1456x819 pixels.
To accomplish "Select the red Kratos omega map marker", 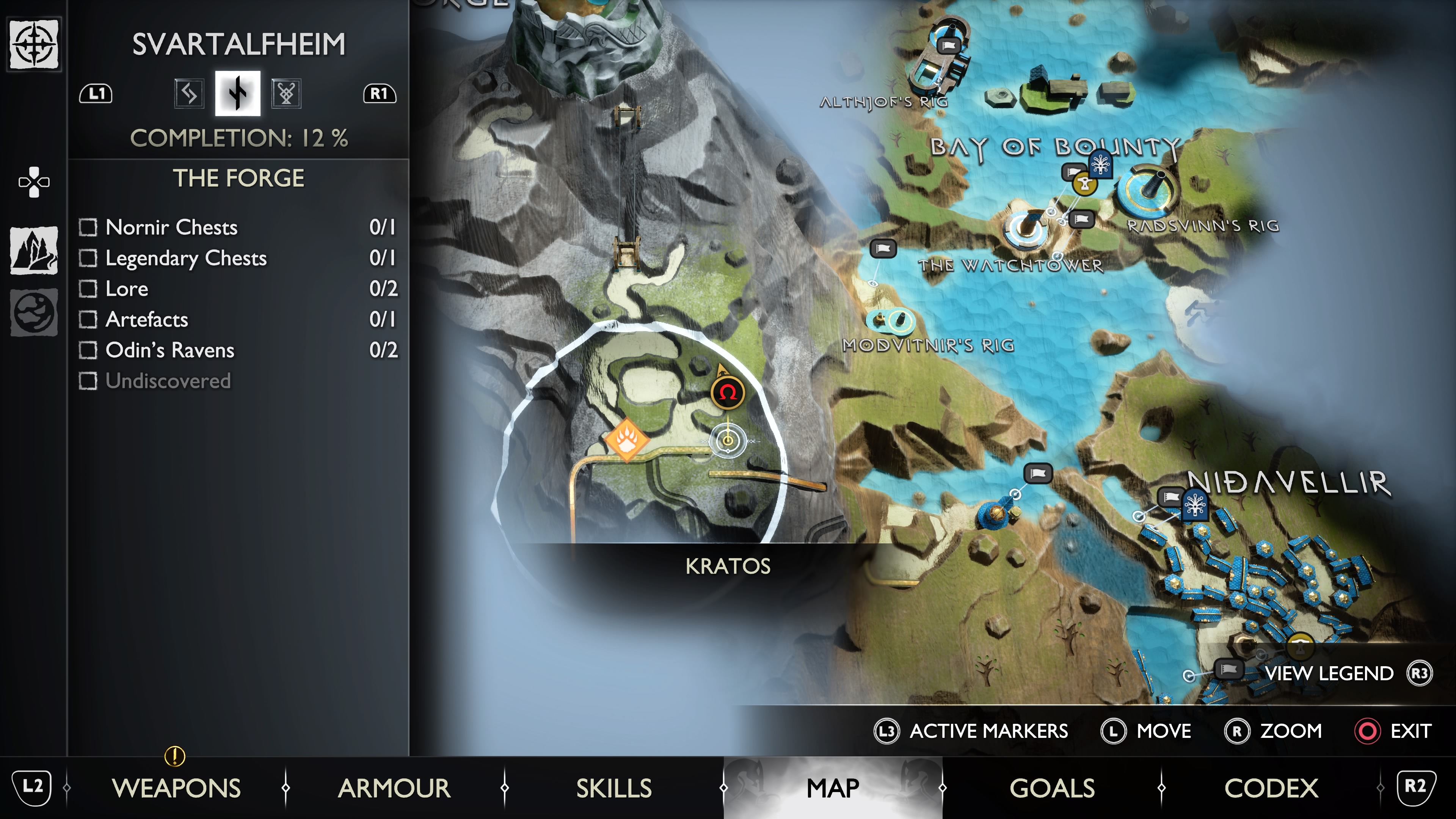I will coord(728,392).
